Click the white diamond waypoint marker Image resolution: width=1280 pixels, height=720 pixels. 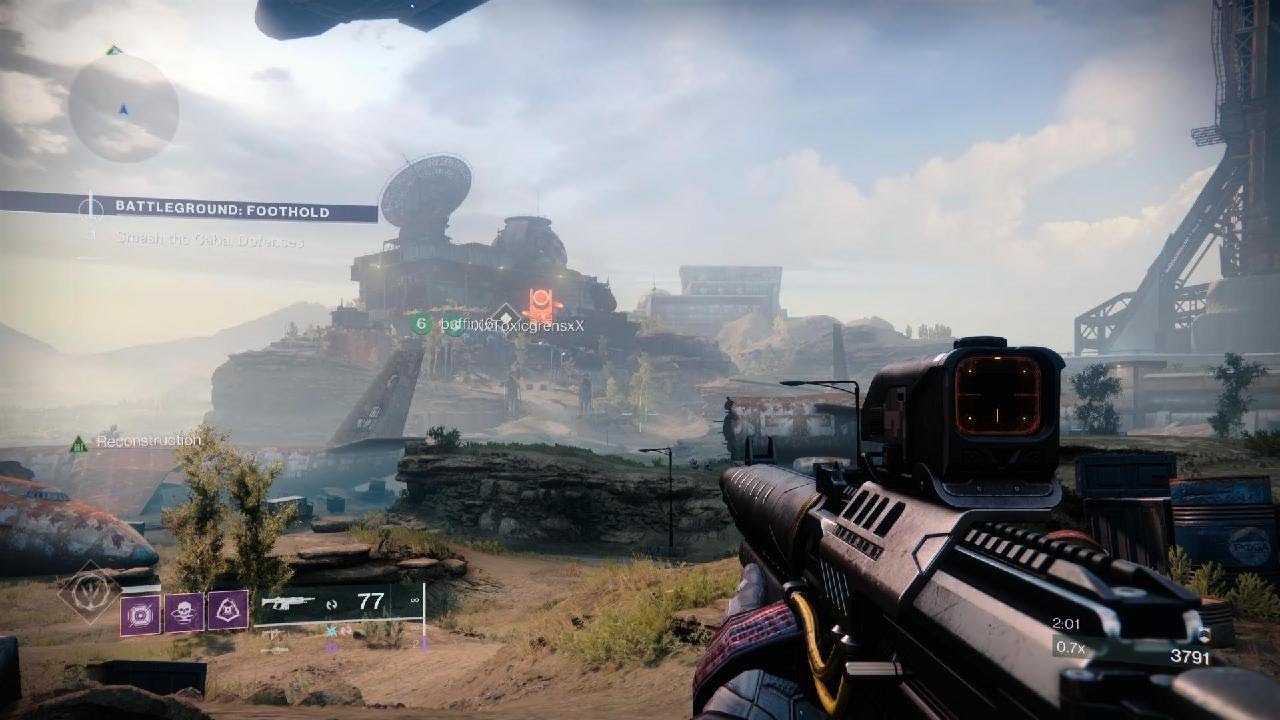[x=505, y=314]
